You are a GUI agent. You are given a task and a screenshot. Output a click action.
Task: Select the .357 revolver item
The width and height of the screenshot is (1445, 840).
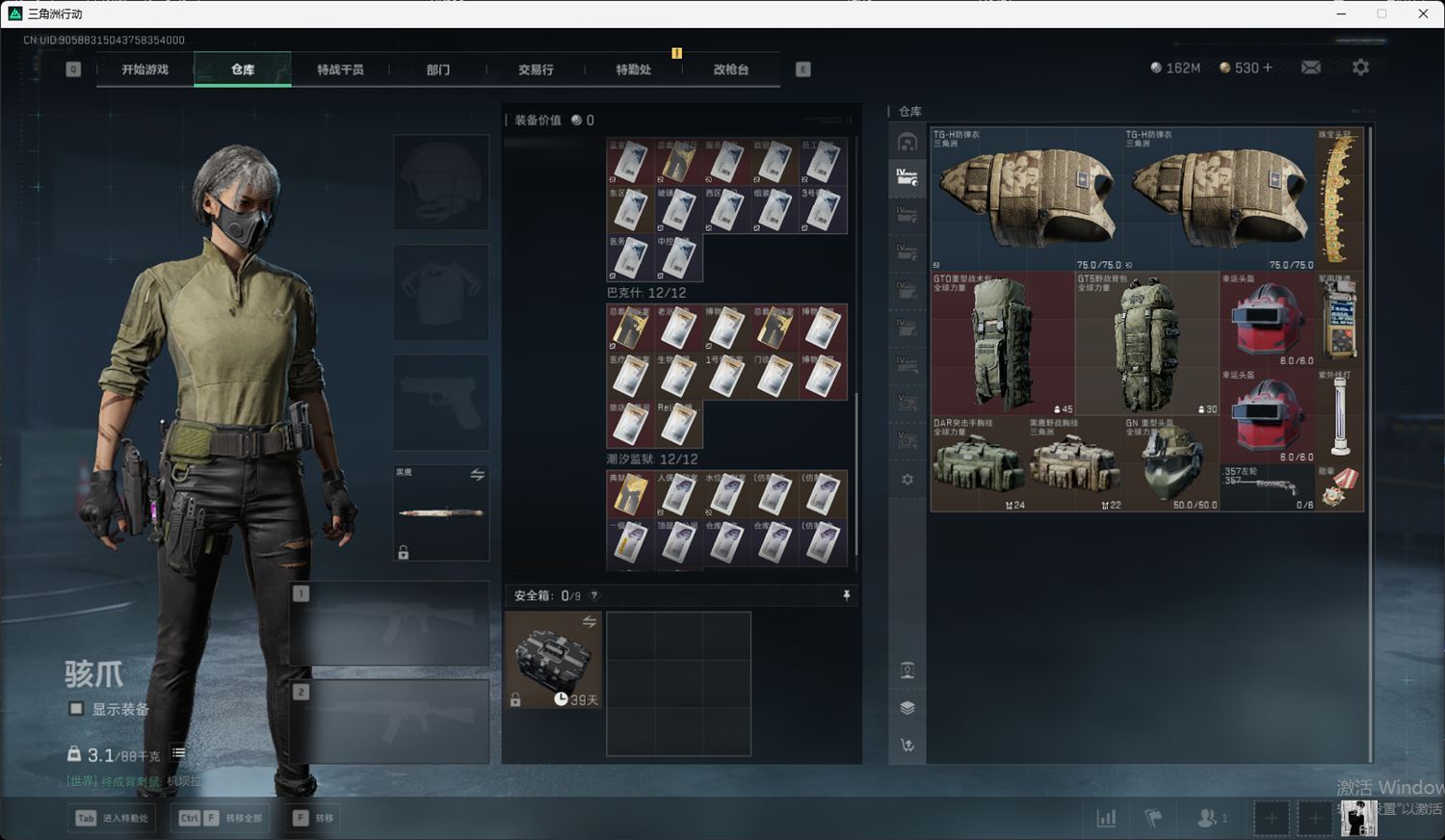coord(1268,487)
